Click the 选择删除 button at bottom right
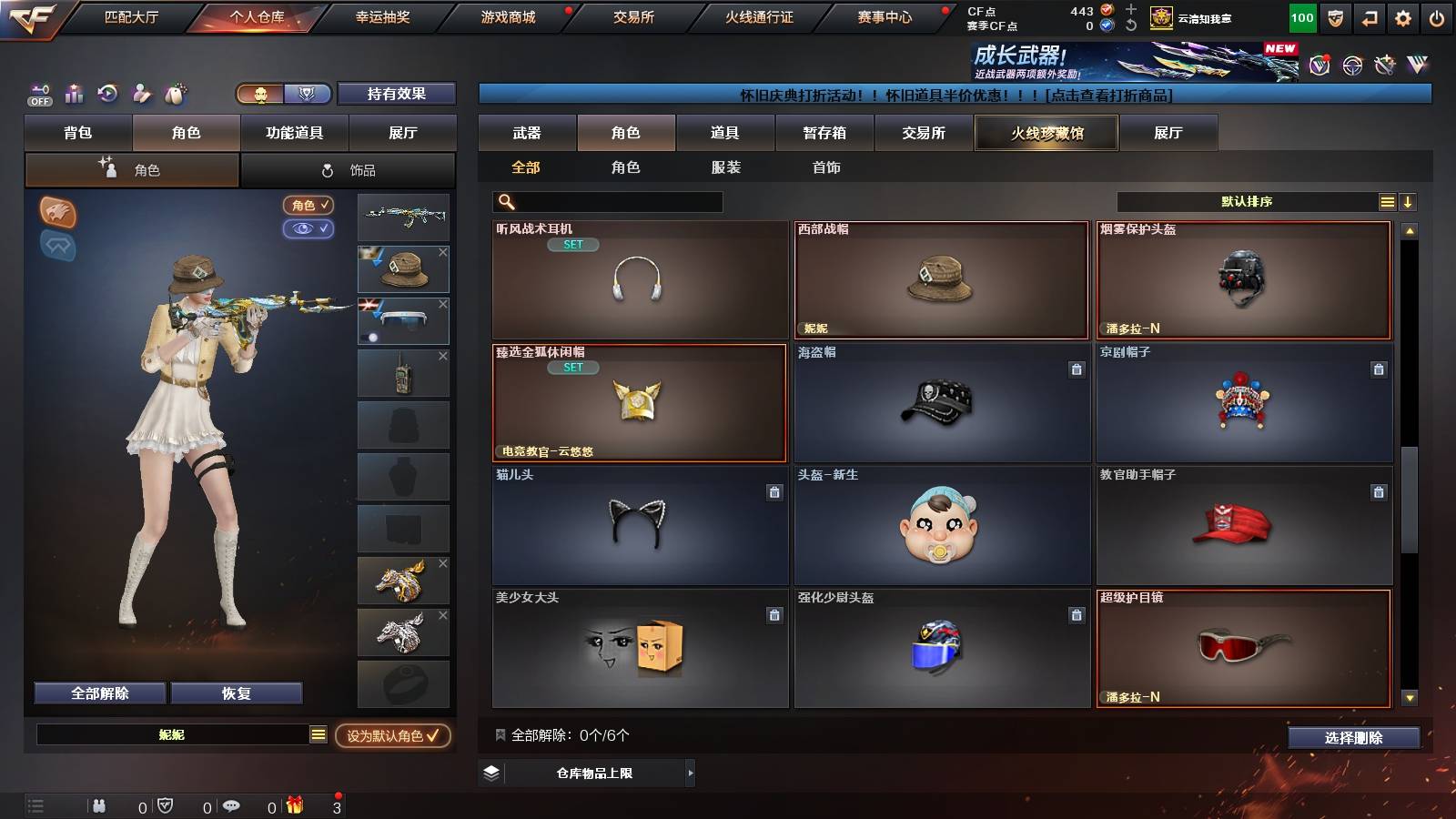1456x819 pixels. point(1353,739)
